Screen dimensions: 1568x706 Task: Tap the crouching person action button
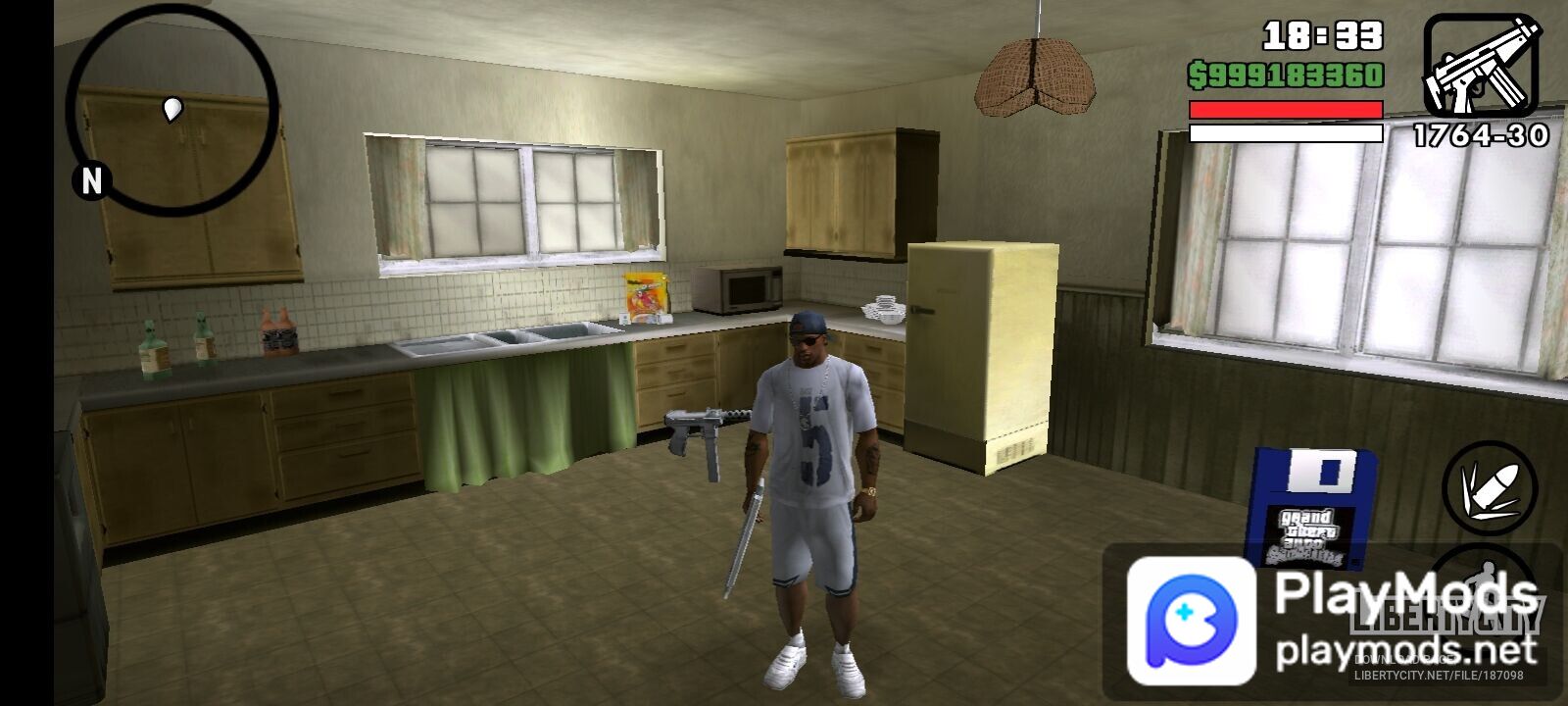(x=1487, y=588)
